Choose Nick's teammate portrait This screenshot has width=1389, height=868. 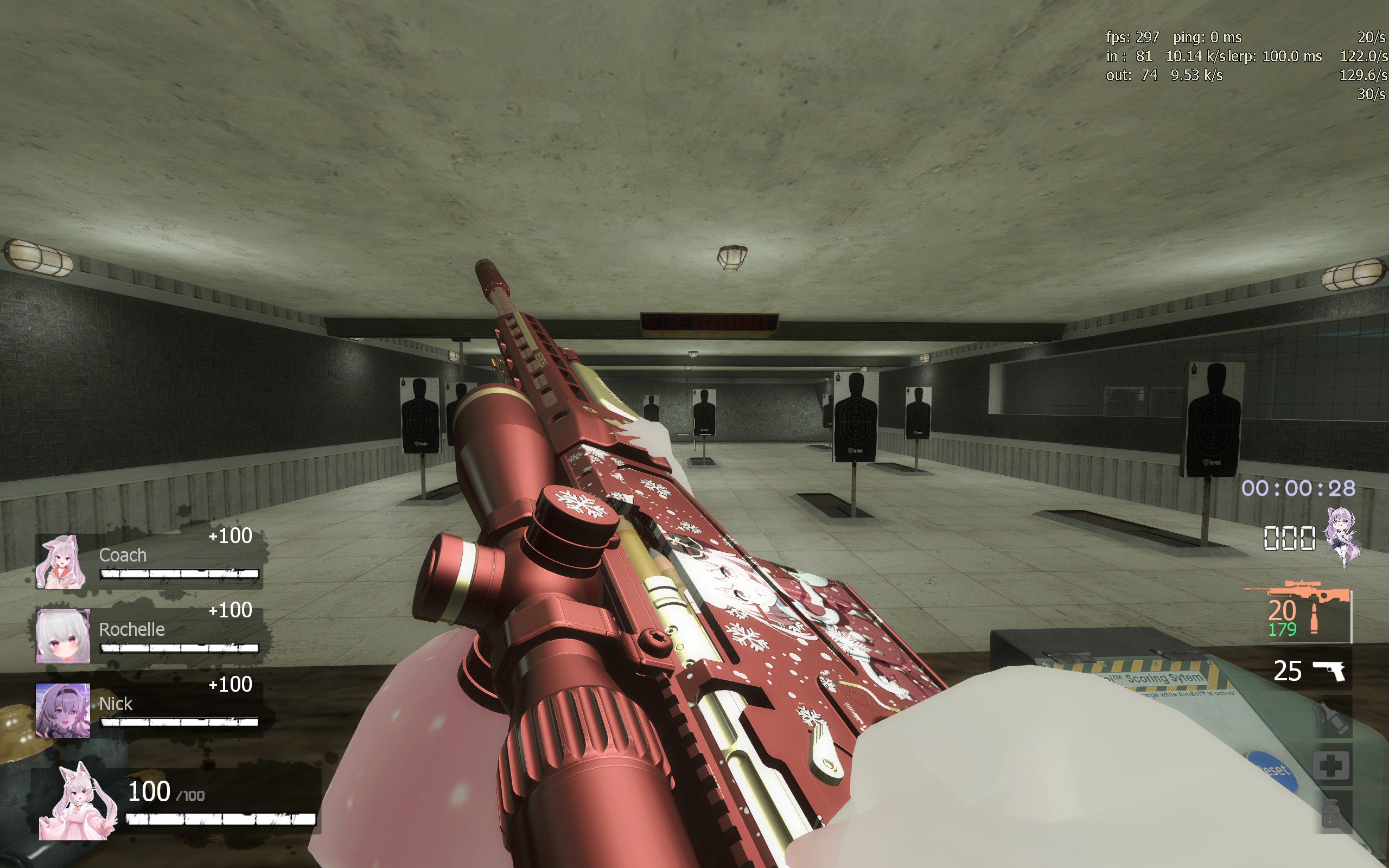(x=62, y=710)
